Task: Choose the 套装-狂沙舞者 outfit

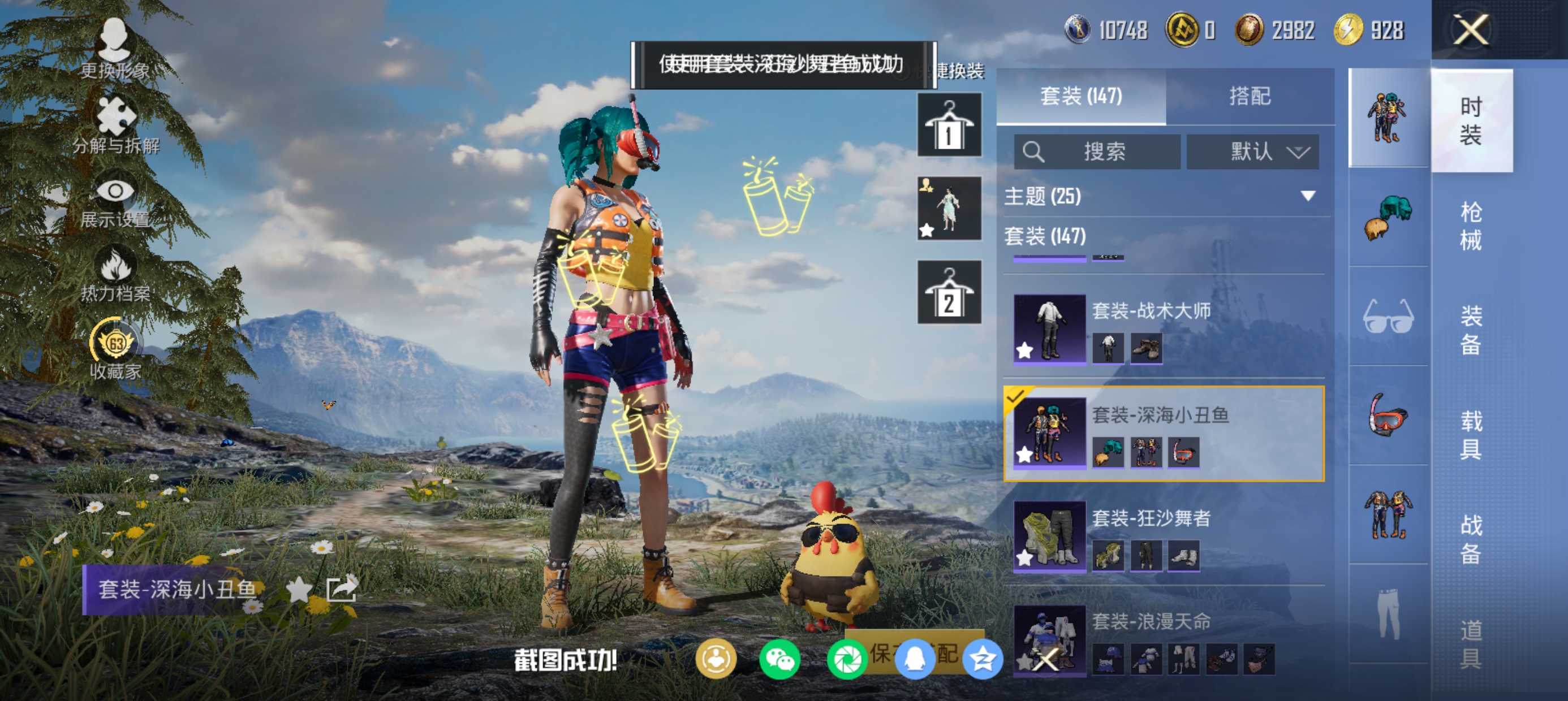Action: (1162, 535)
